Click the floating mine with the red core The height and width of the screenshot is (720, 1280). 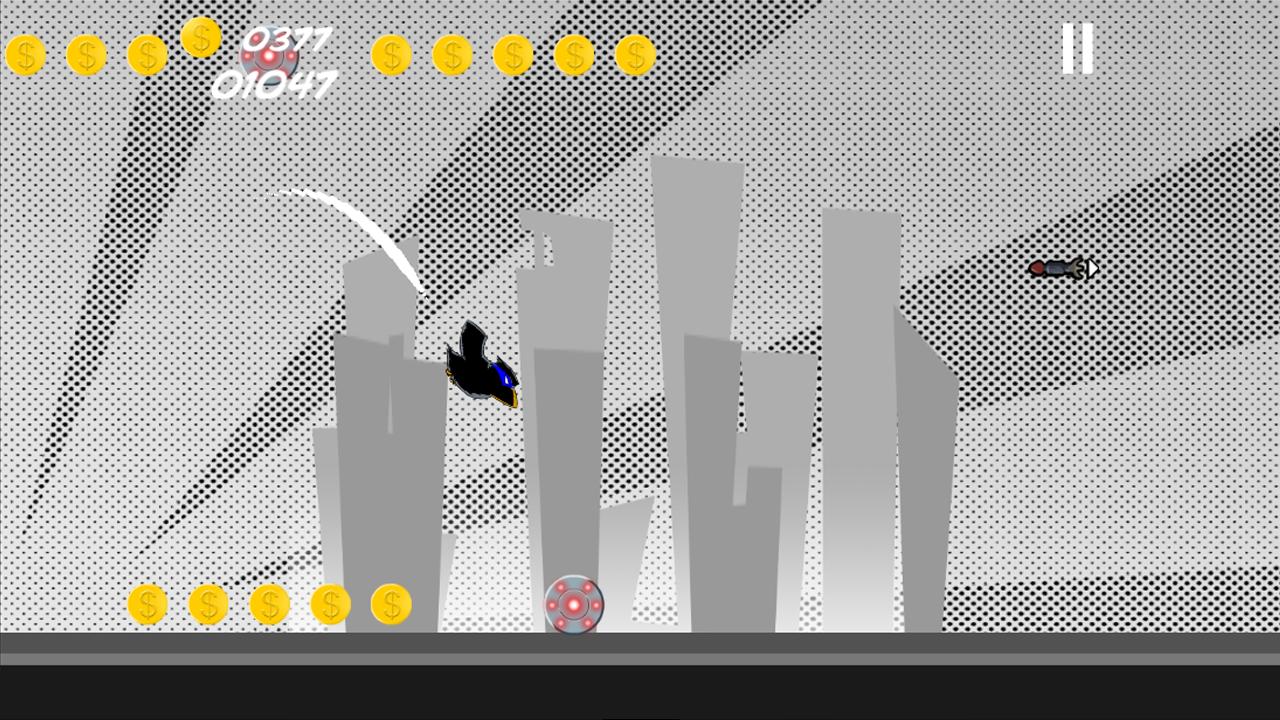(x=574, y=602)
